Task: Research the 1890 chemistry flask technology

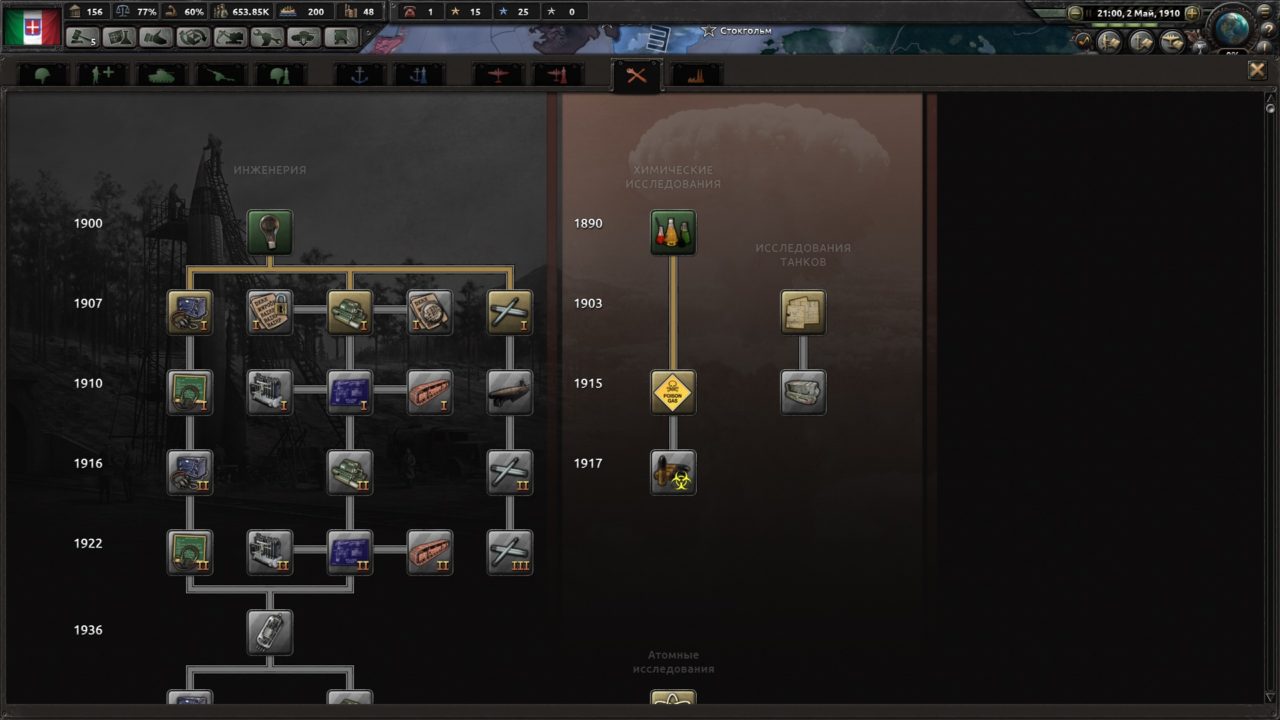Action: click(673, 232)
